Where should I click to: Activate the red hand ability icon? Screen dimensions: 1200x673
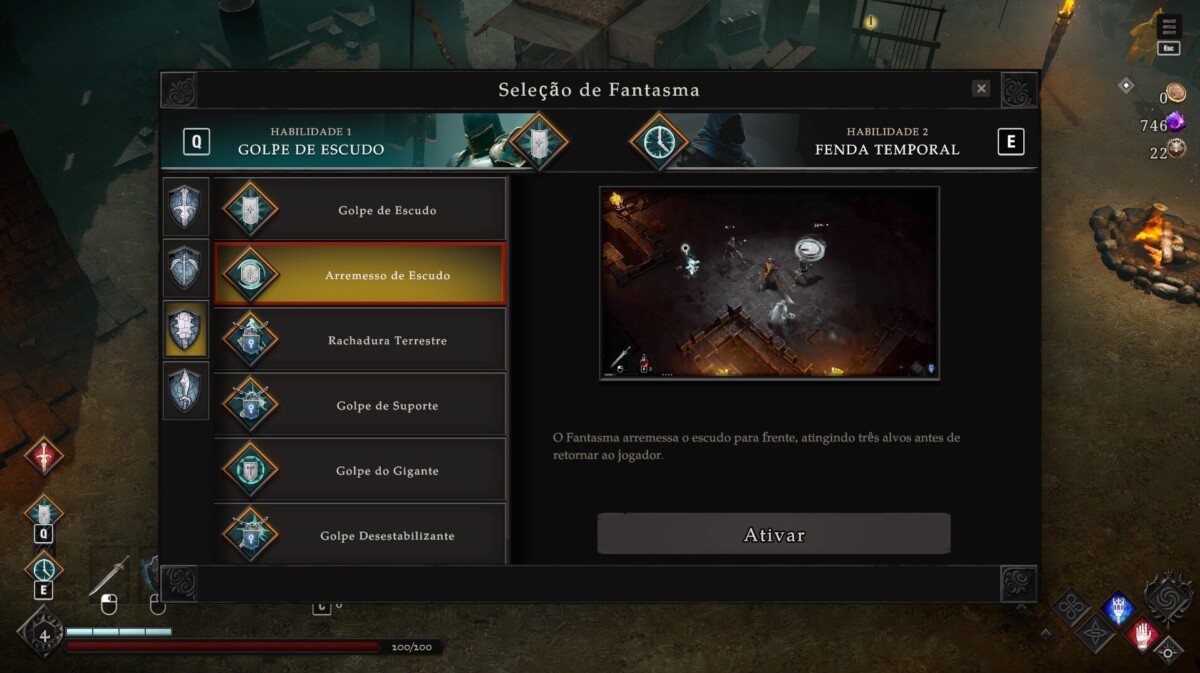tap(1142, 634)
